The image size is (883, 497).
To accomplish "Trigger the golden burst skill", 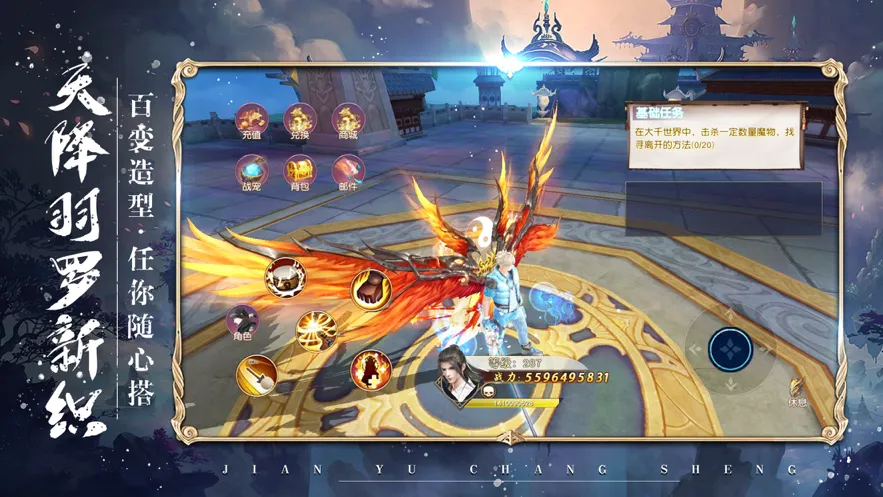I will pyautogui.click(x=316, y=329).
